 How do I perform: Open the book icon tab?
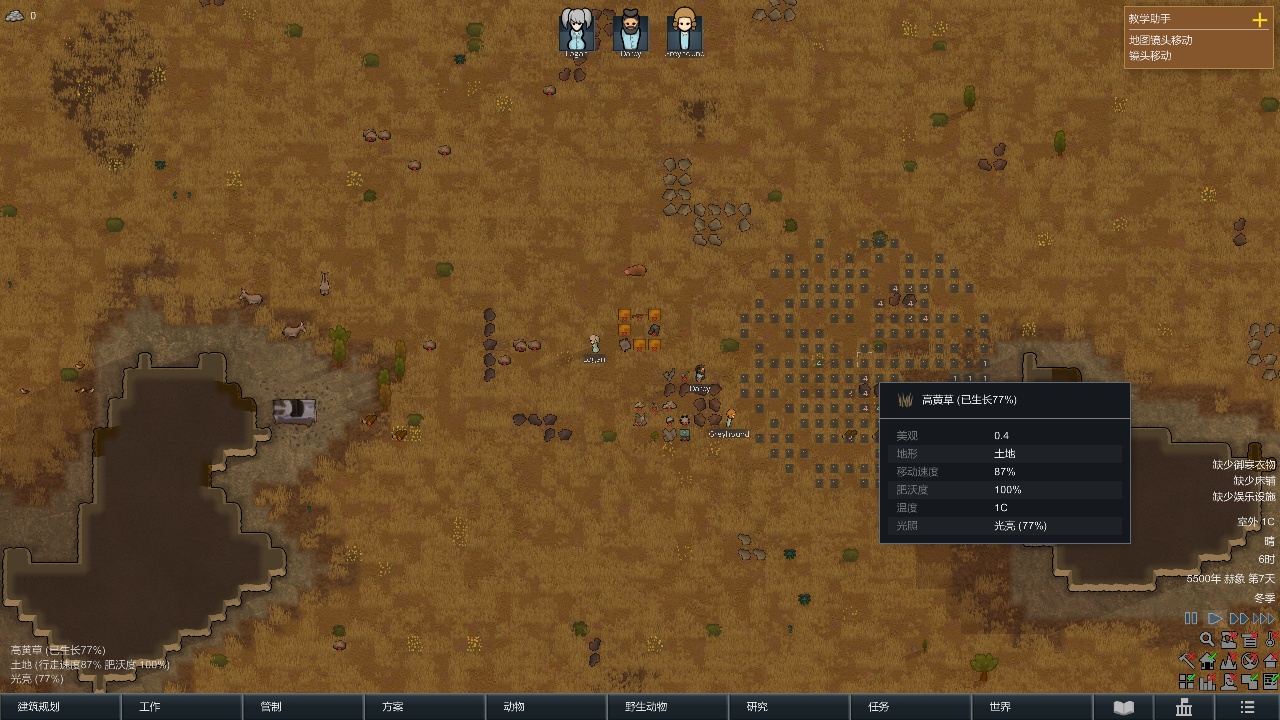pyautogui.click(x=1124, y=707)
